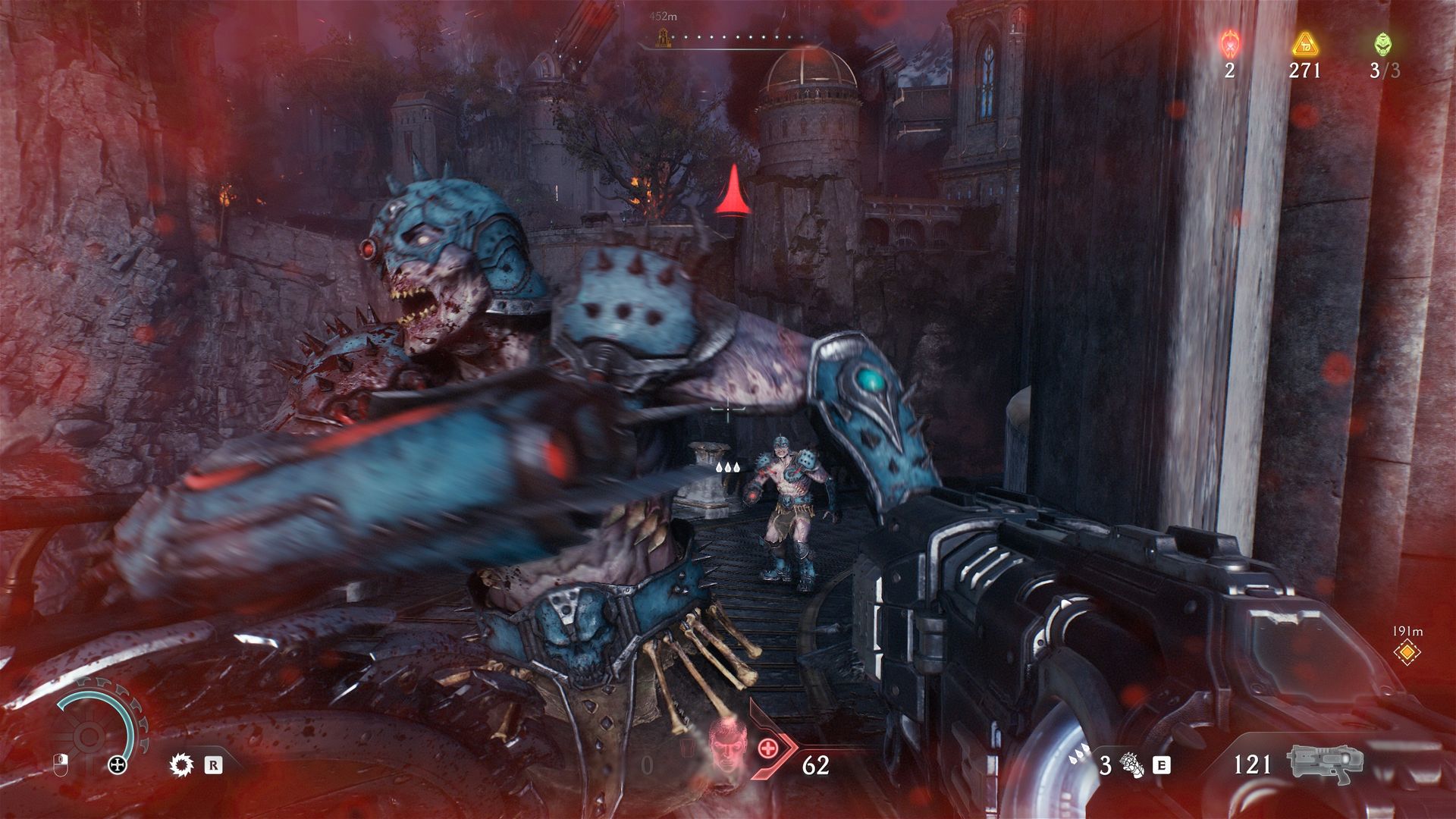Activate the melee gauntlet ability icon
Screen dimensions: 1456x819
coord(1130,764)
